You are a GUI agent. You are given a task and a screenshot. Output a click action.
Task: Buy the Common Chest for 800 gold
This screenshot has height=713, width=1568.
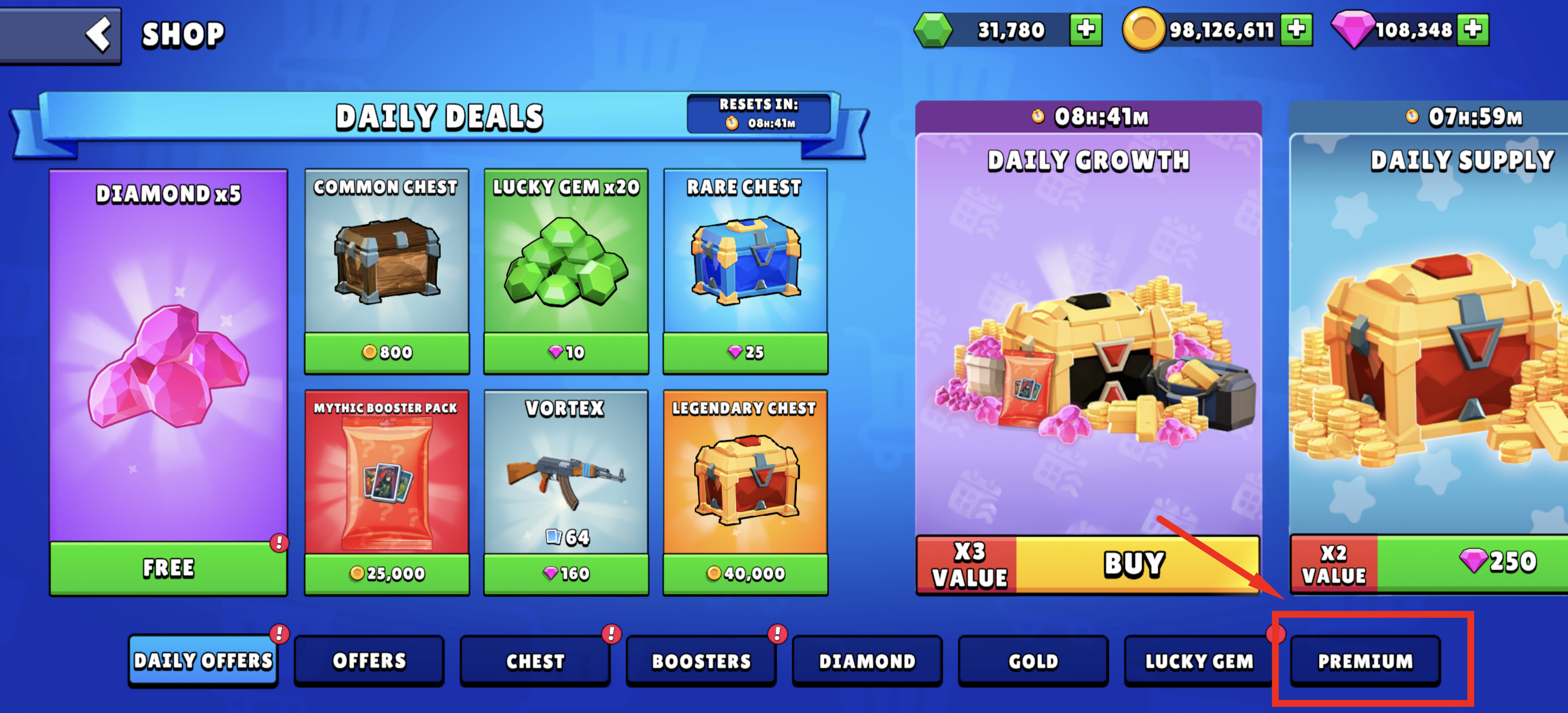[x=387, y=352]
